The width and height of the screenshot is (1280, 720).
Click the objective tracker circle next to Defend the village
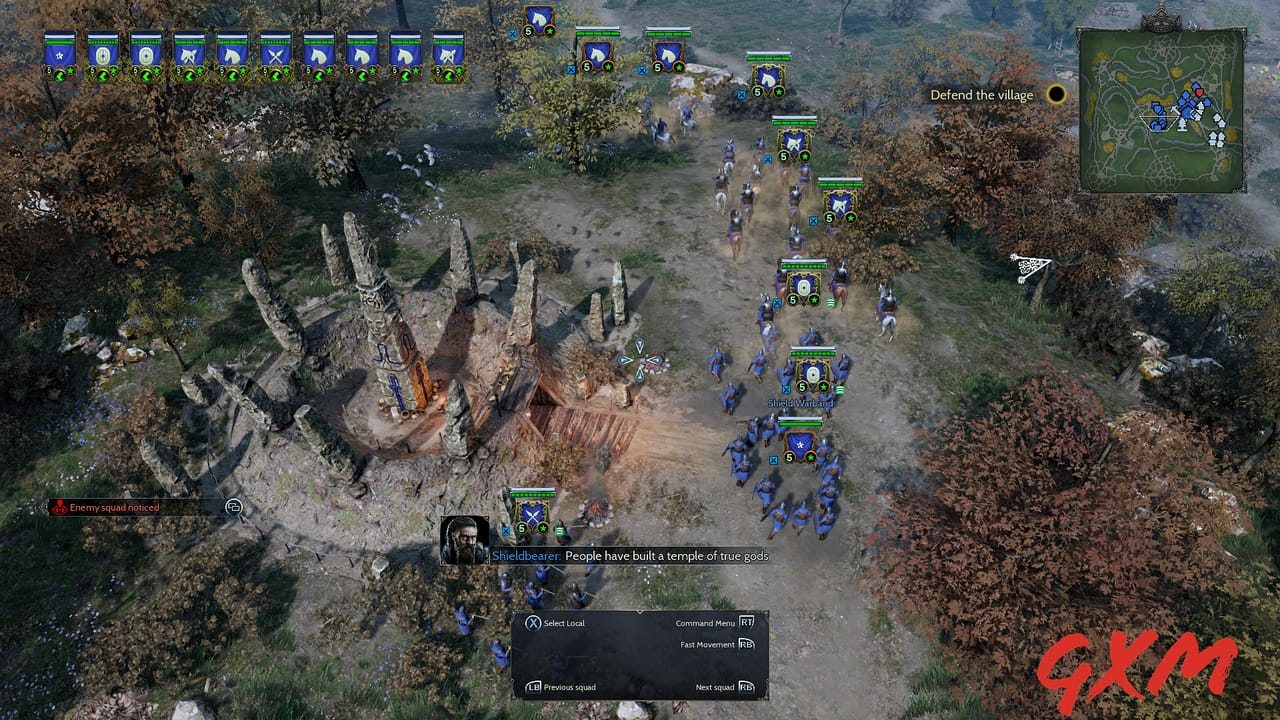click(x=1055, y=95)
